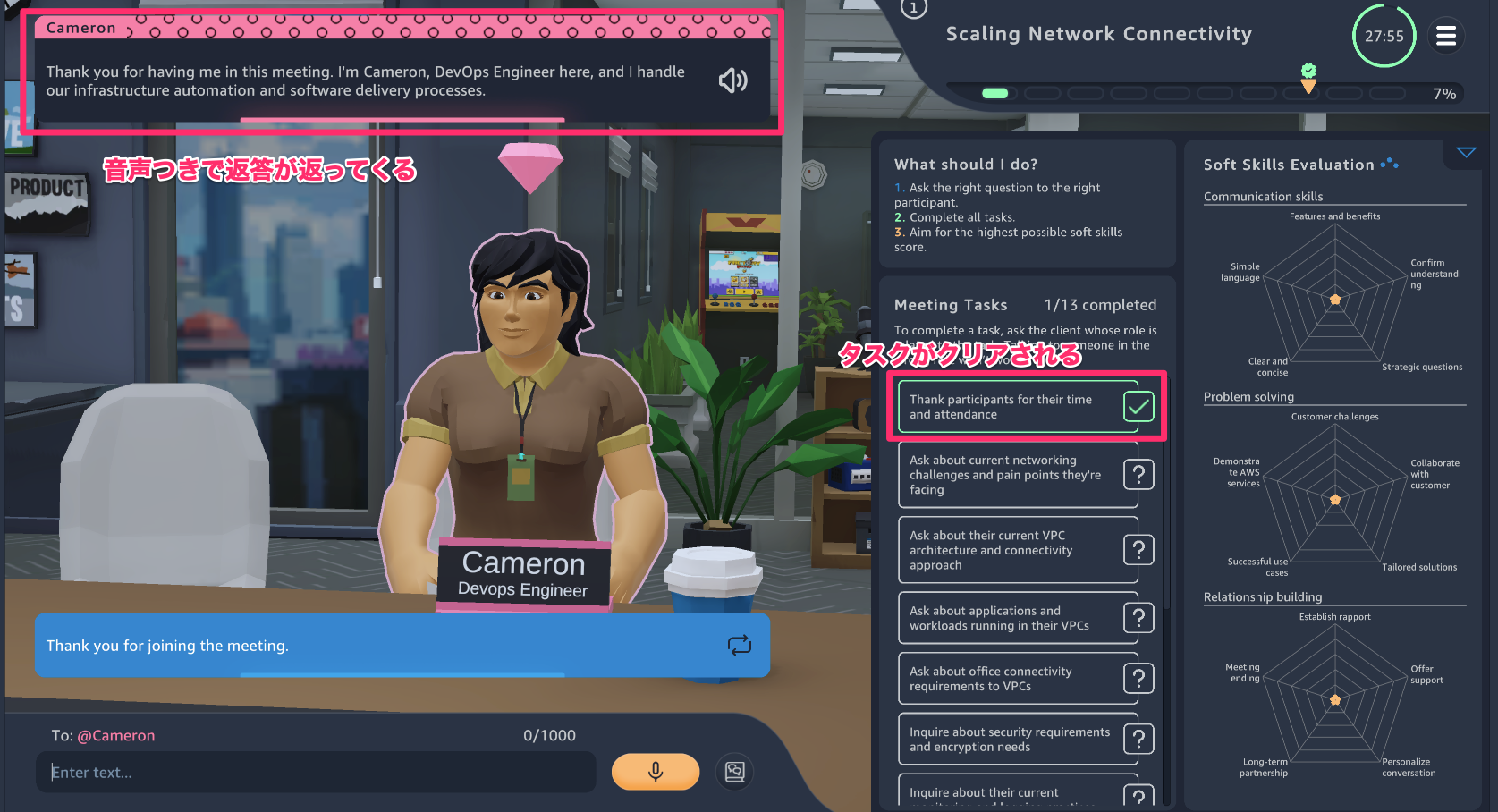Show hint for office connectivity requirements task

click(x=1138, y=679)
